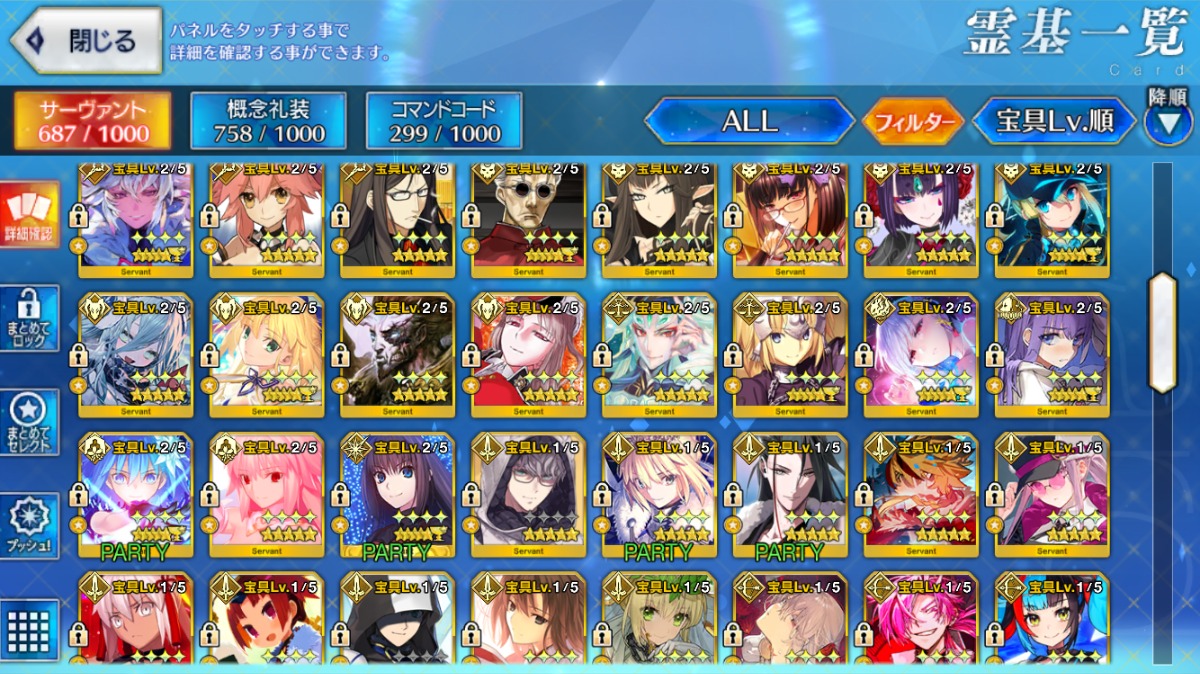Show the コマンドコード tab

(444, 122)
